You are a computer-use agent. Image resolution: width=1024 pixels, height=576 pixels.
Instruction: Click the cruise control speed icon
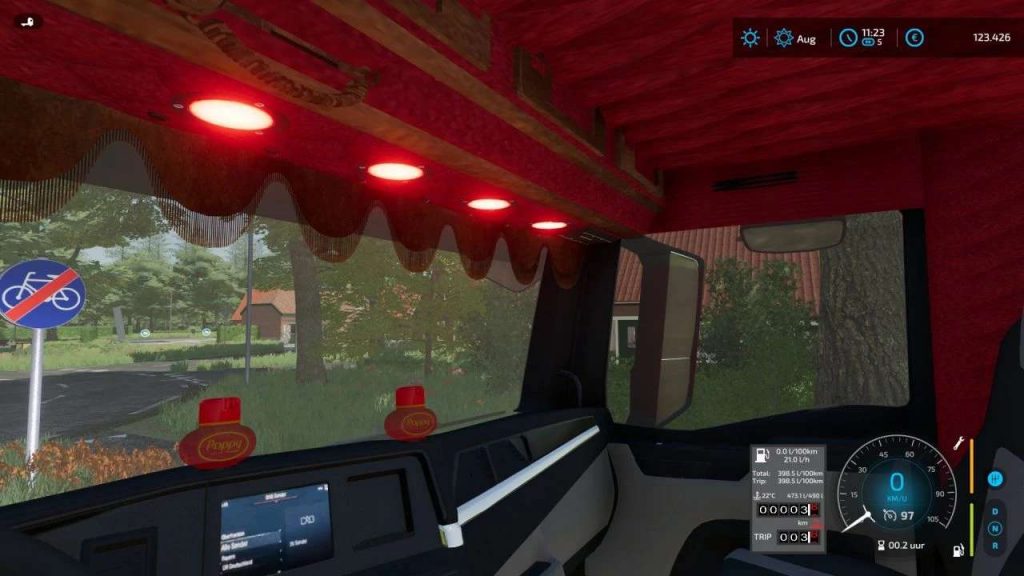coord(890,515)
